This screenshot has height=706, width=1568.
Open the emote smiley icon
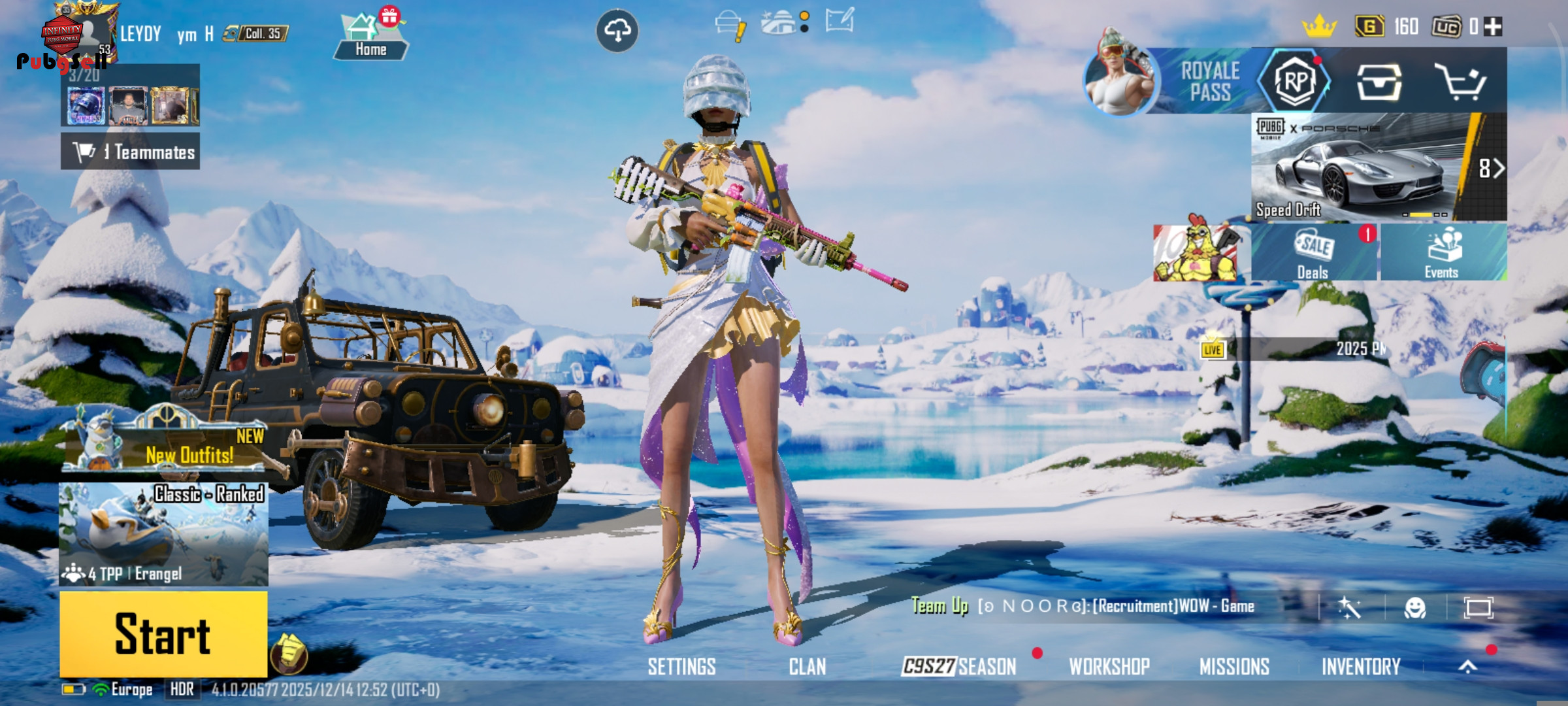1414,608
